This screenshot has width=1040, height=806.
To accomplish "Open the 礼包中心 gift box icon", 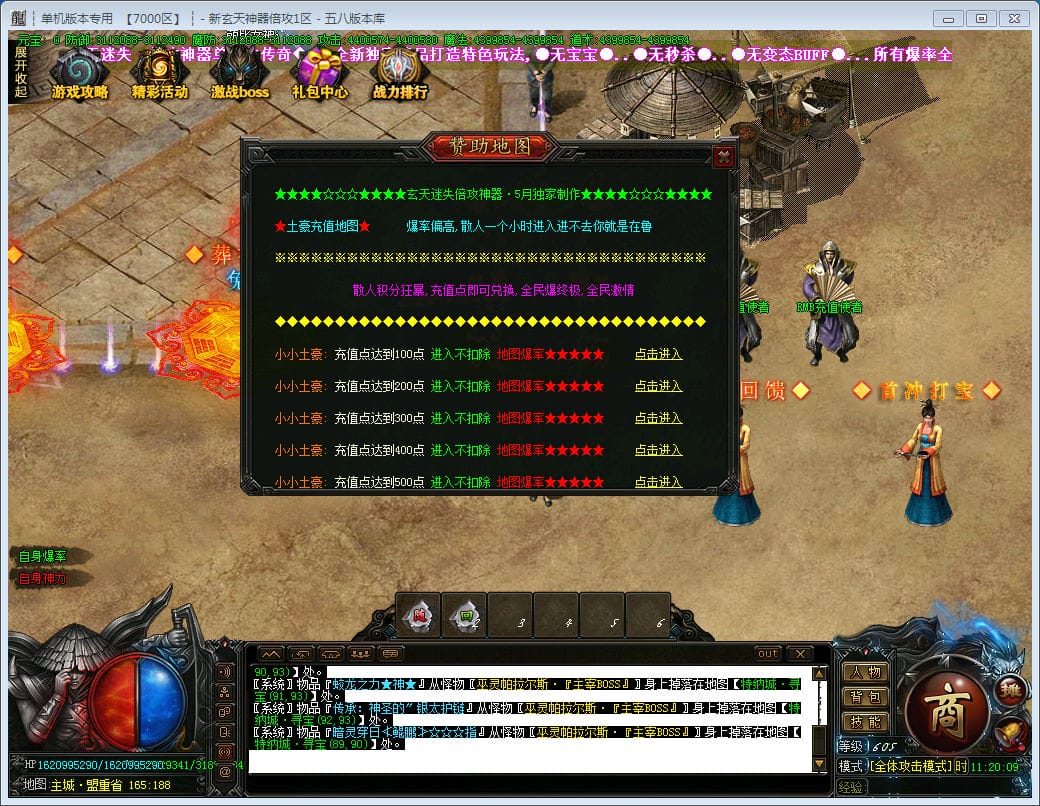I will [x=320, y=73].
